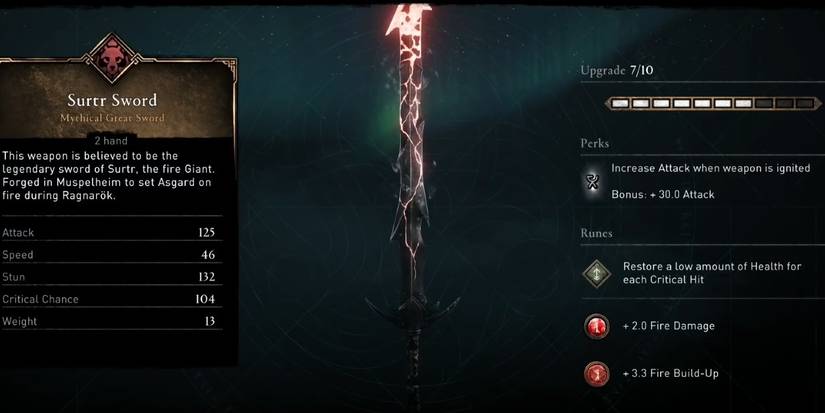Image resolution: width=825 pixels, height=413 pixels.
Task: Choose the +3.3 Fire Build-Up rune
Action: click(x=596, y=374)
